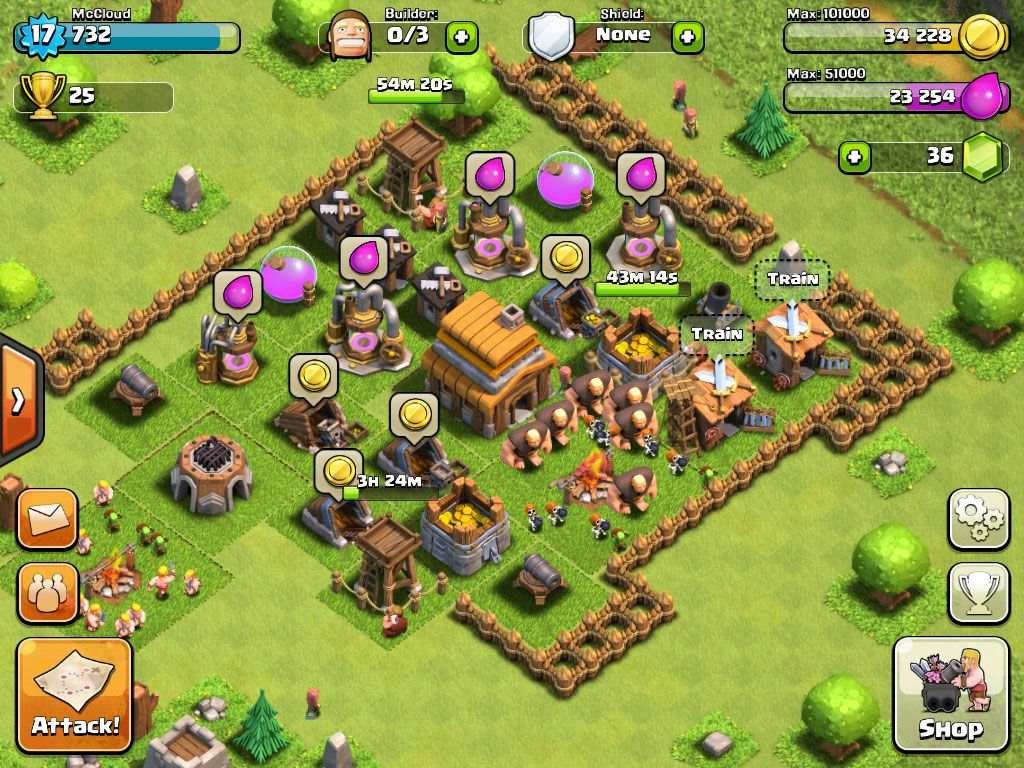This screenshot has width=1024, height=768.
Task: Get a shield with the plus button
Action: click(687, 38)
